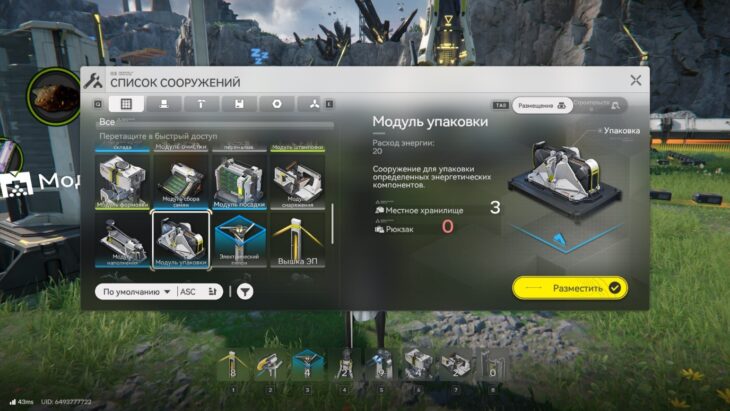730x411 pixels.
Task: Open the round filter button
Action: (245, 292)
